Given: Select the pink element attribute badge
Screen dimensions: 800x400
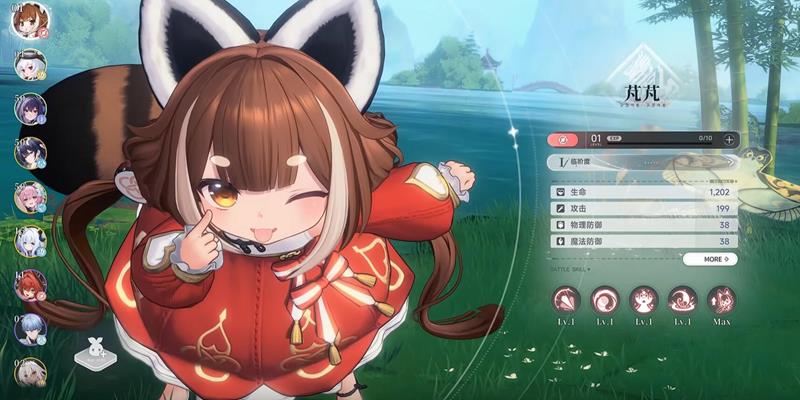Looking at the screenshot, I should (x=563, y=139).
